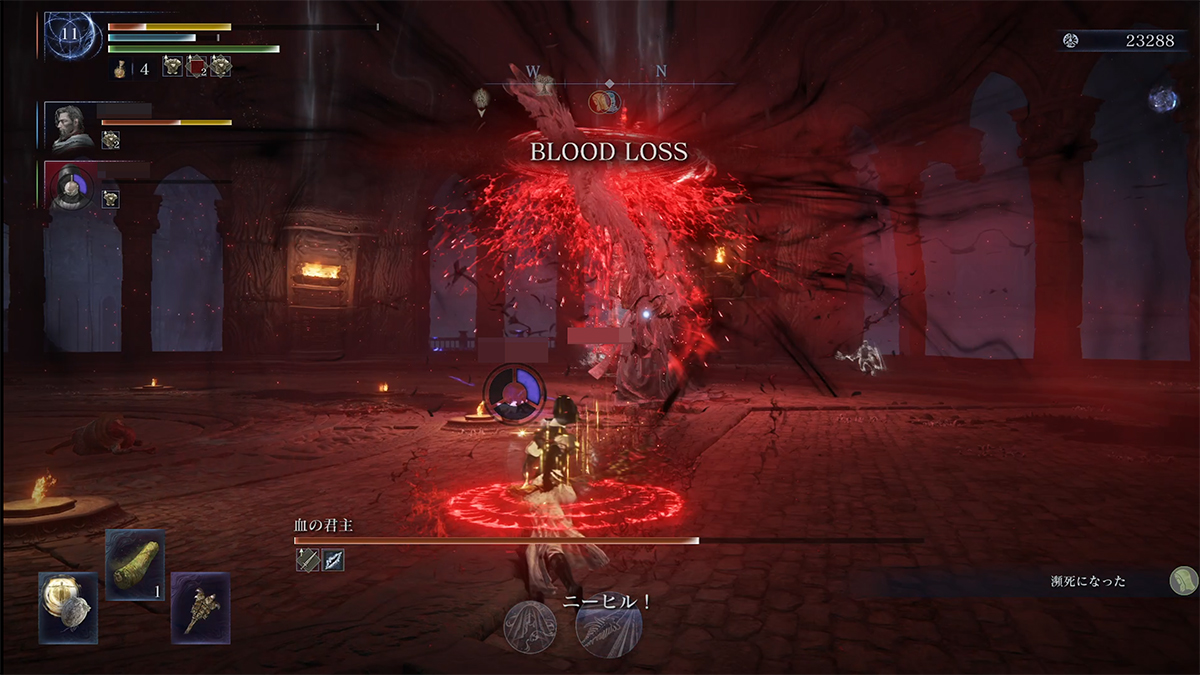Screen dimensions: 1200x675
Task: Select the helmeted downed teammate portrait
Action: tap(71, 186)
